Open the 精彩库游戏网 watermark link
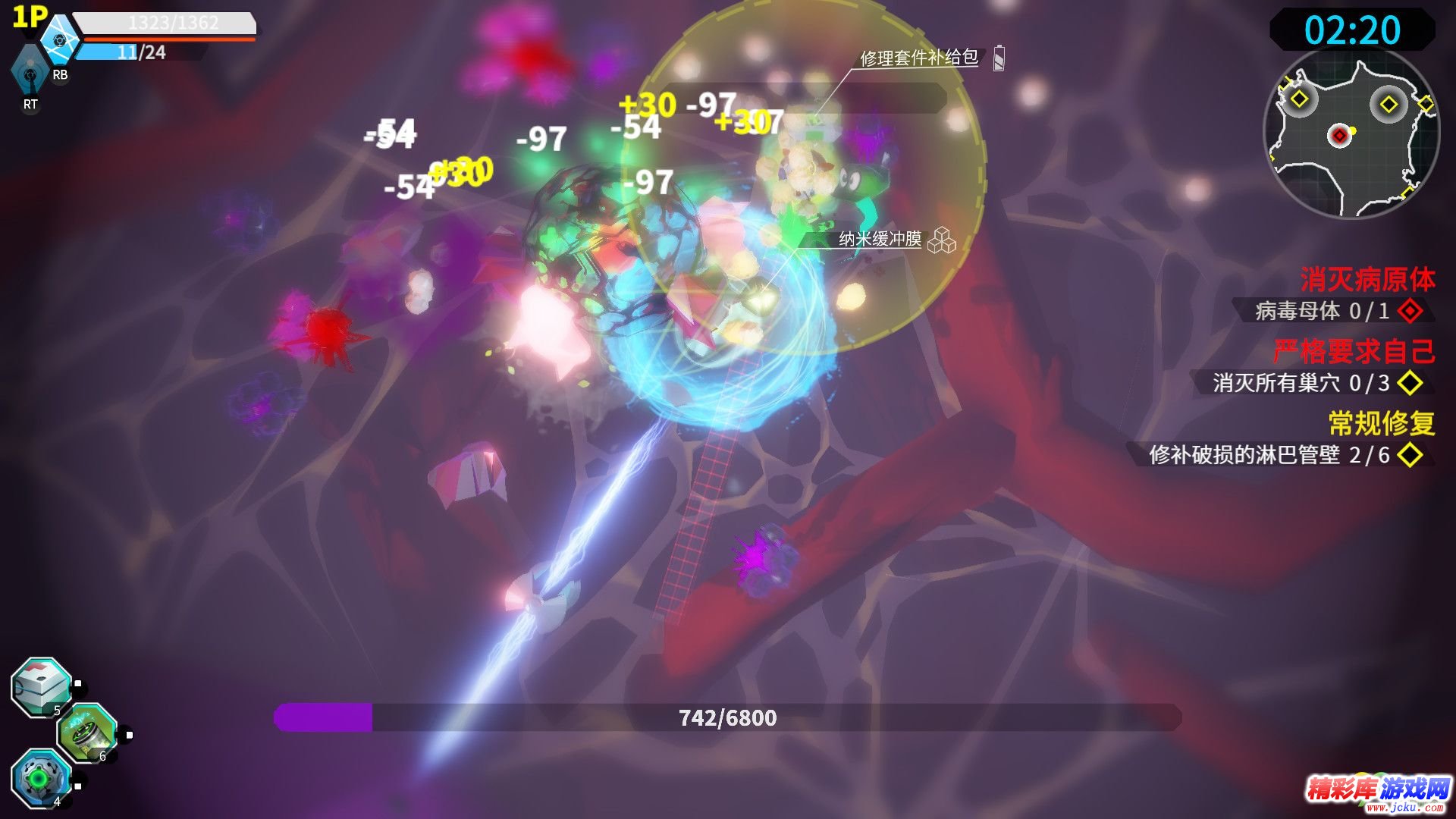1456x819 pixels. coord(1378,792)
